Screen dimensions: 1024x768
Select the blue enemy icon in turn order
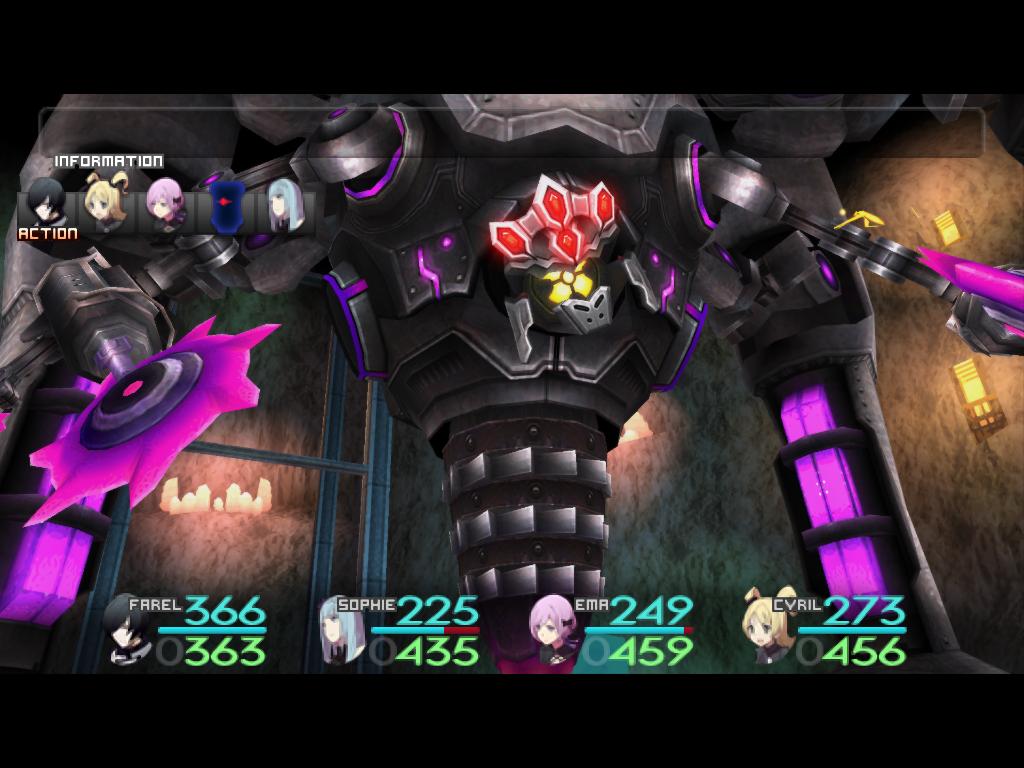click(x=225, y=205)
